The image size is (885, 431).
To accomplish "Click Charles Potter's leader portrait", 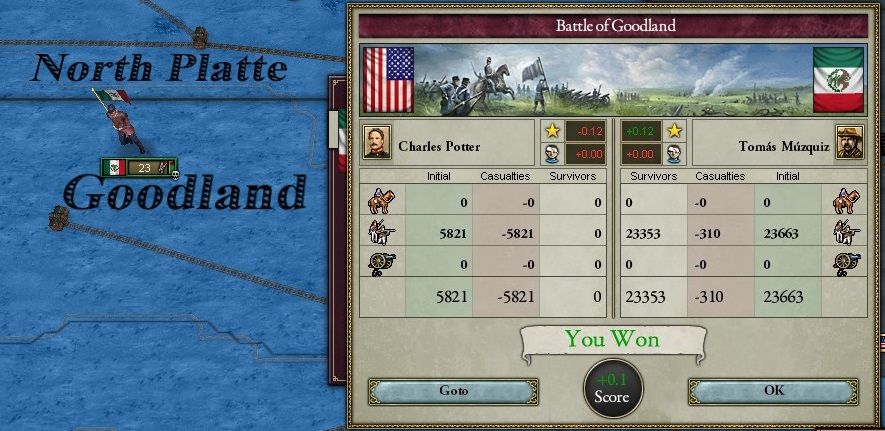I will tap(378, 143).
